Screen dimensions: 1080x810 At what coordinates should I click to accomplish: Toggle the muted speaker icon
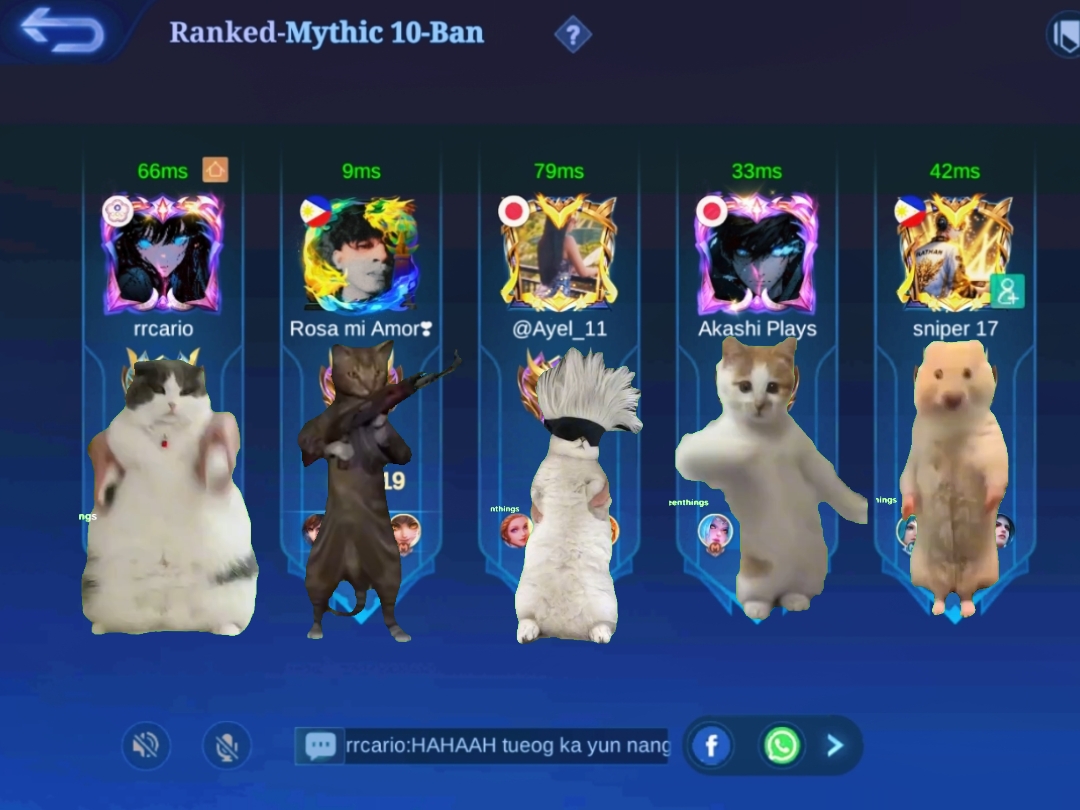click(x=146, y=745)
